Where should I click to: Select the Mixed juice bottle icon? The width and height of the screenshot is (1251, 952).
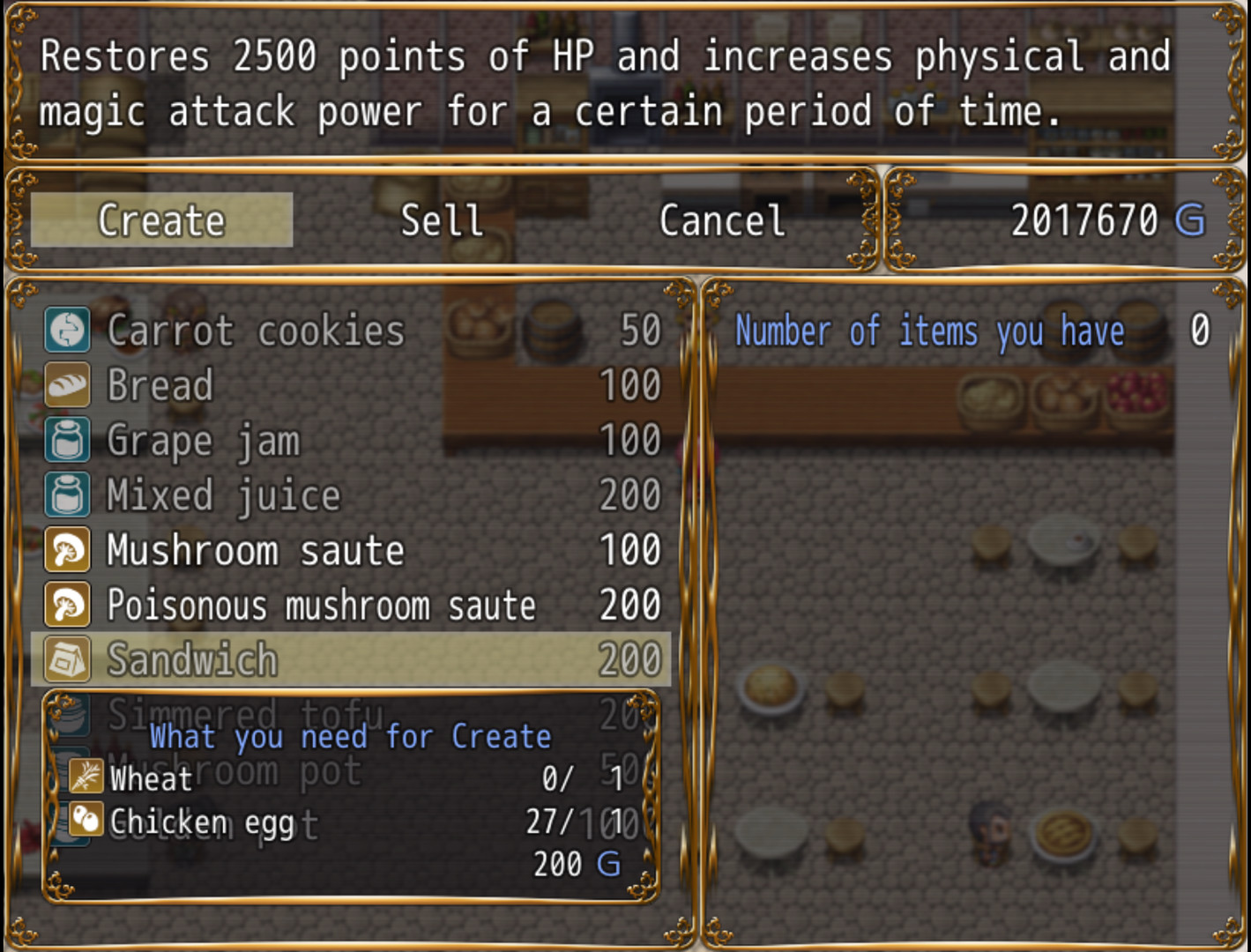67,495
